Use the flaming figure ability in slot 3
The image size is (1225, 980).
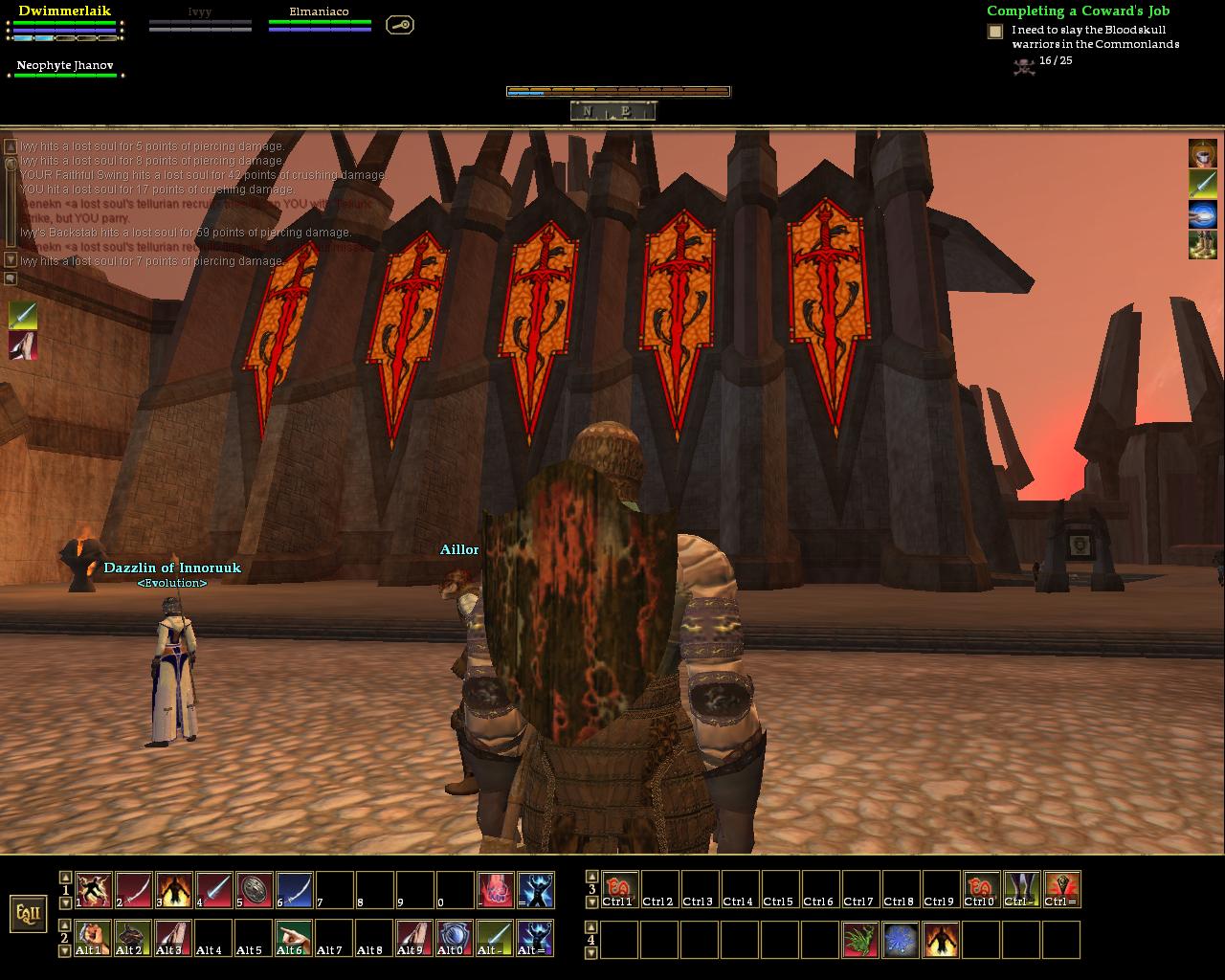(174, 890)
